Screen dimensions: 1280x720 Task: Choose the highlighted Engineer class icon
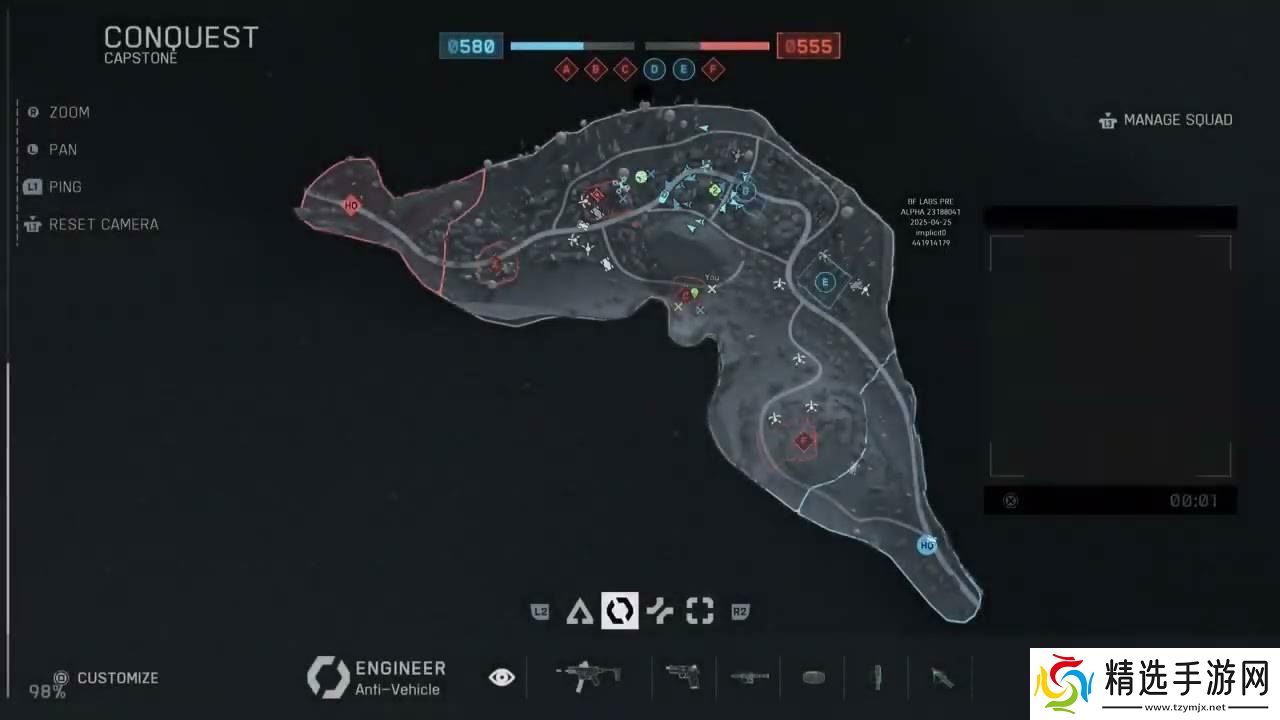point(619,611)
